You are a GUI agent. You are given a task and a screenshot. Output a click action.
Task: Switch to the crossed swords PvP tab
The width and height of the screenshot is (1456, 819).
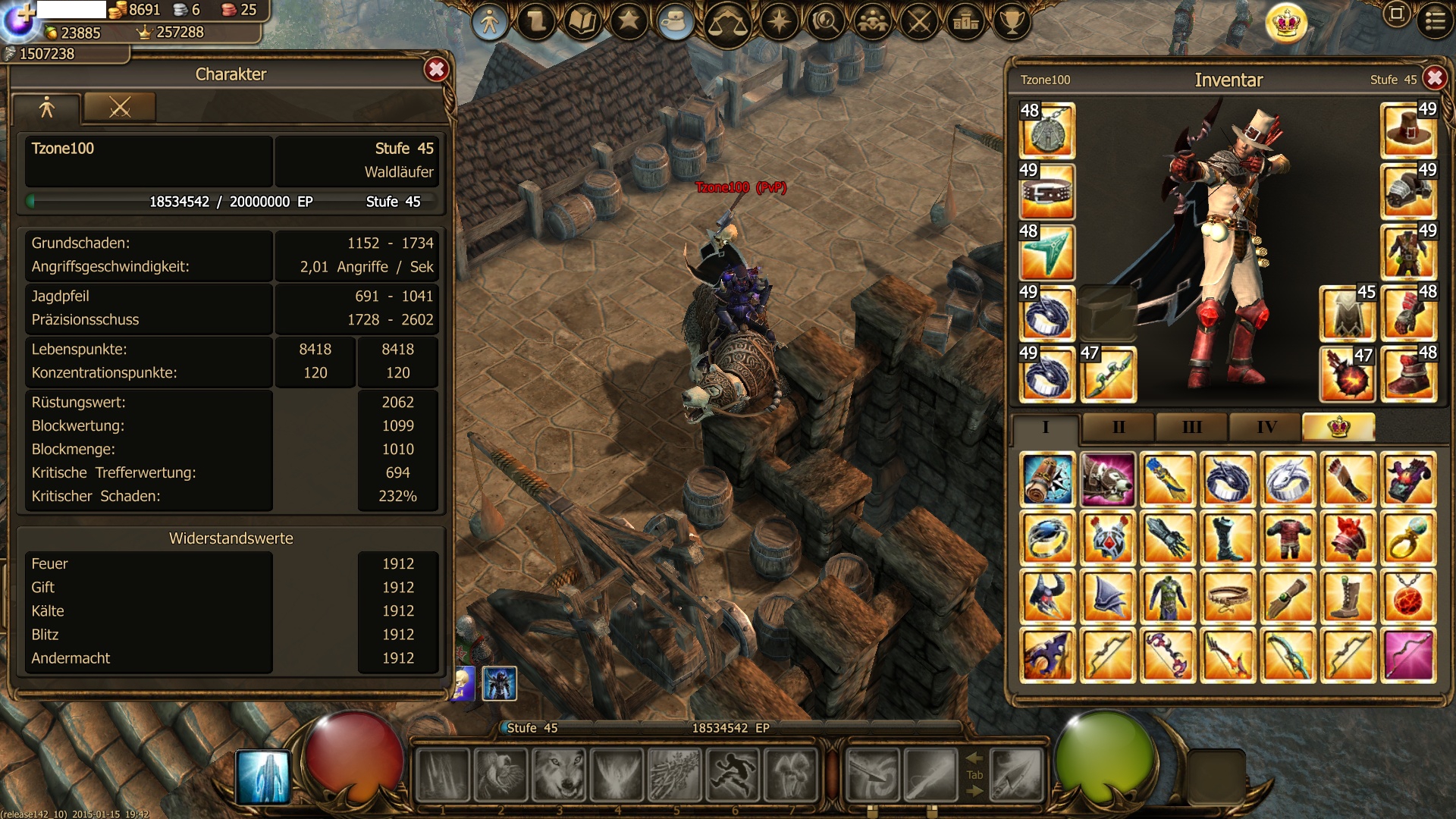[x=120, y=108]
